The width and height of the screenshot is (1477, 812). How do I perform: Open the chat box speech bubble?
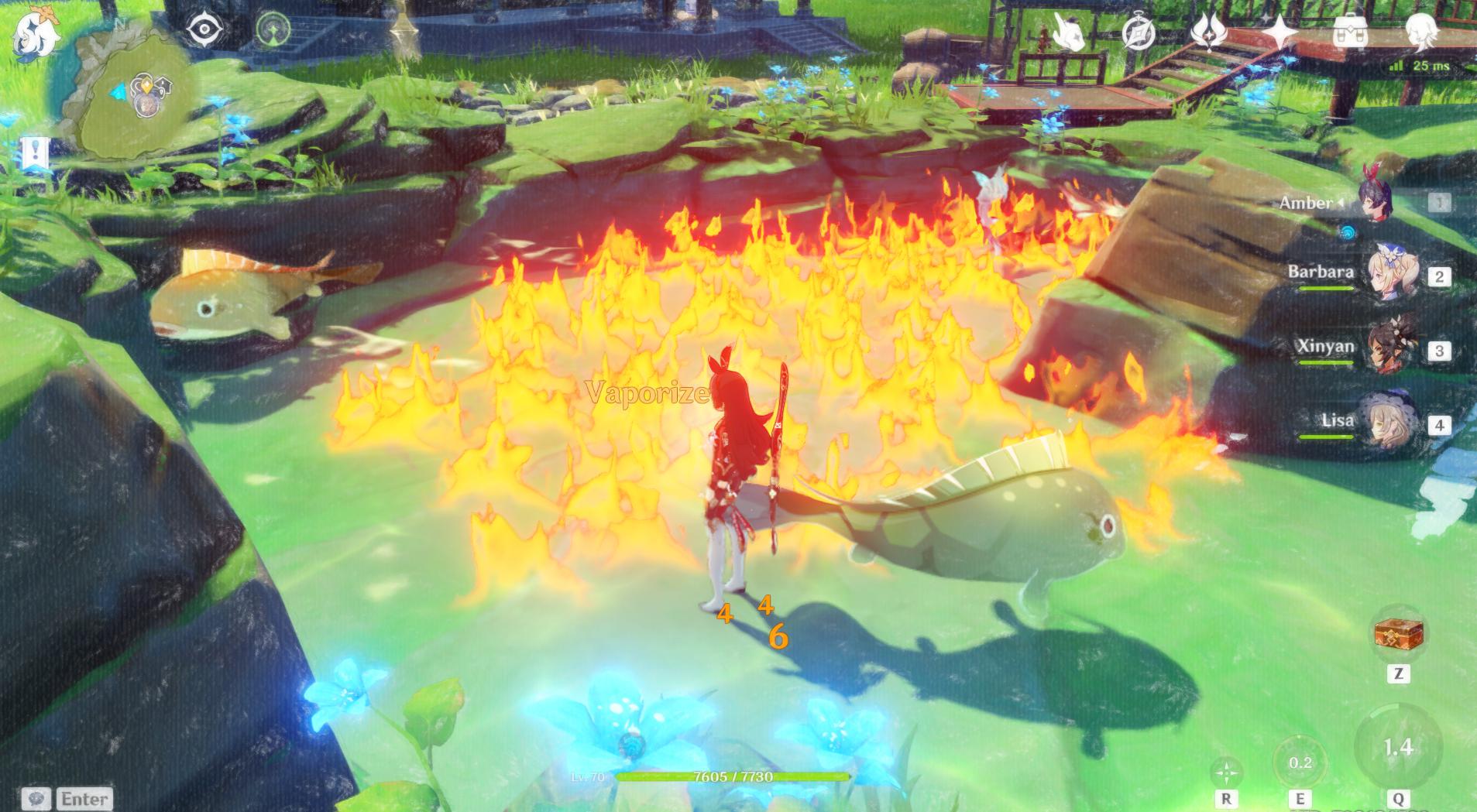tap(36, 799)
